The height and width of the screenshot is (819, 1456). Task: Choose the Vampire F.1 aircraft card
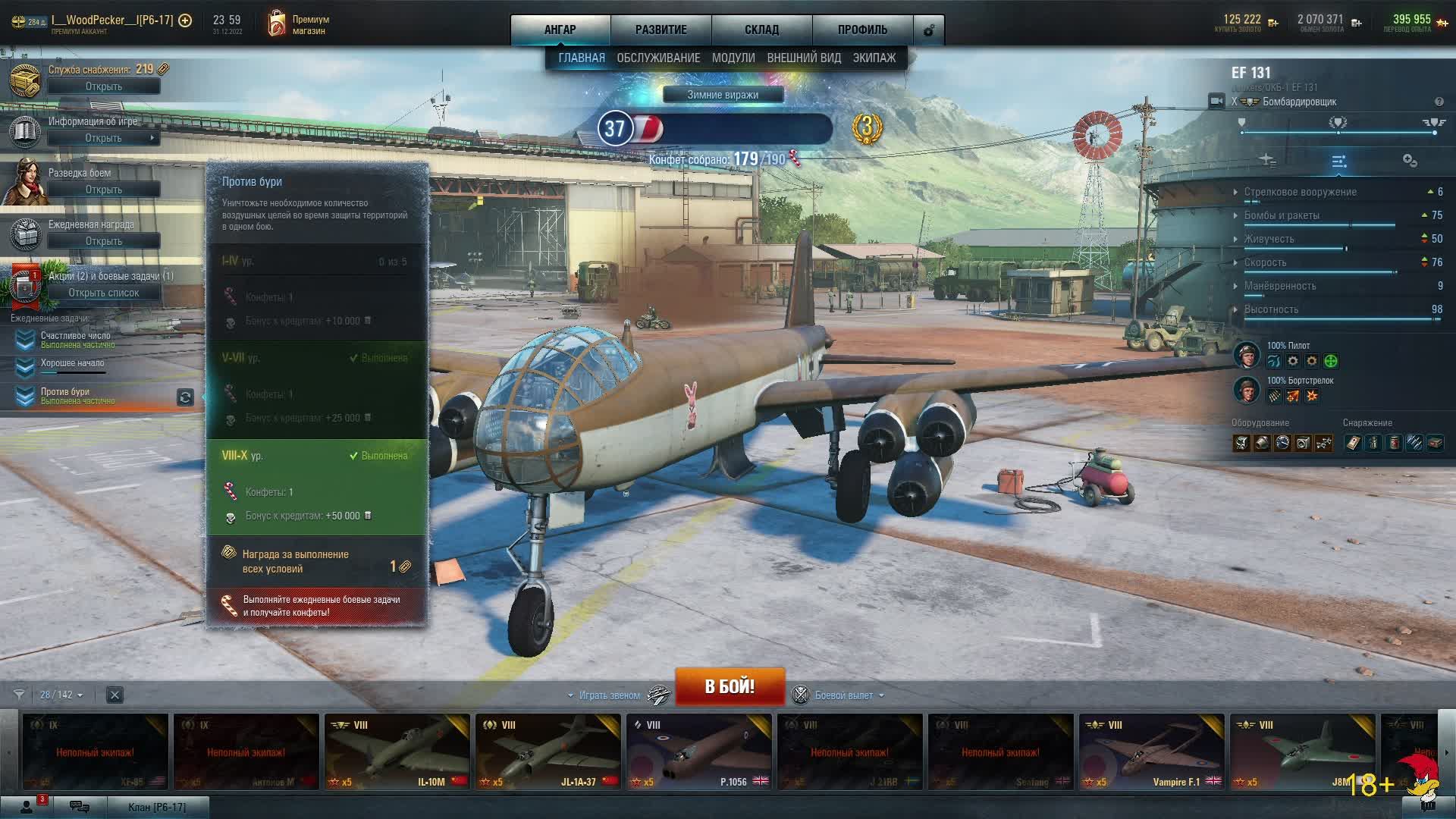point(1151,751)
